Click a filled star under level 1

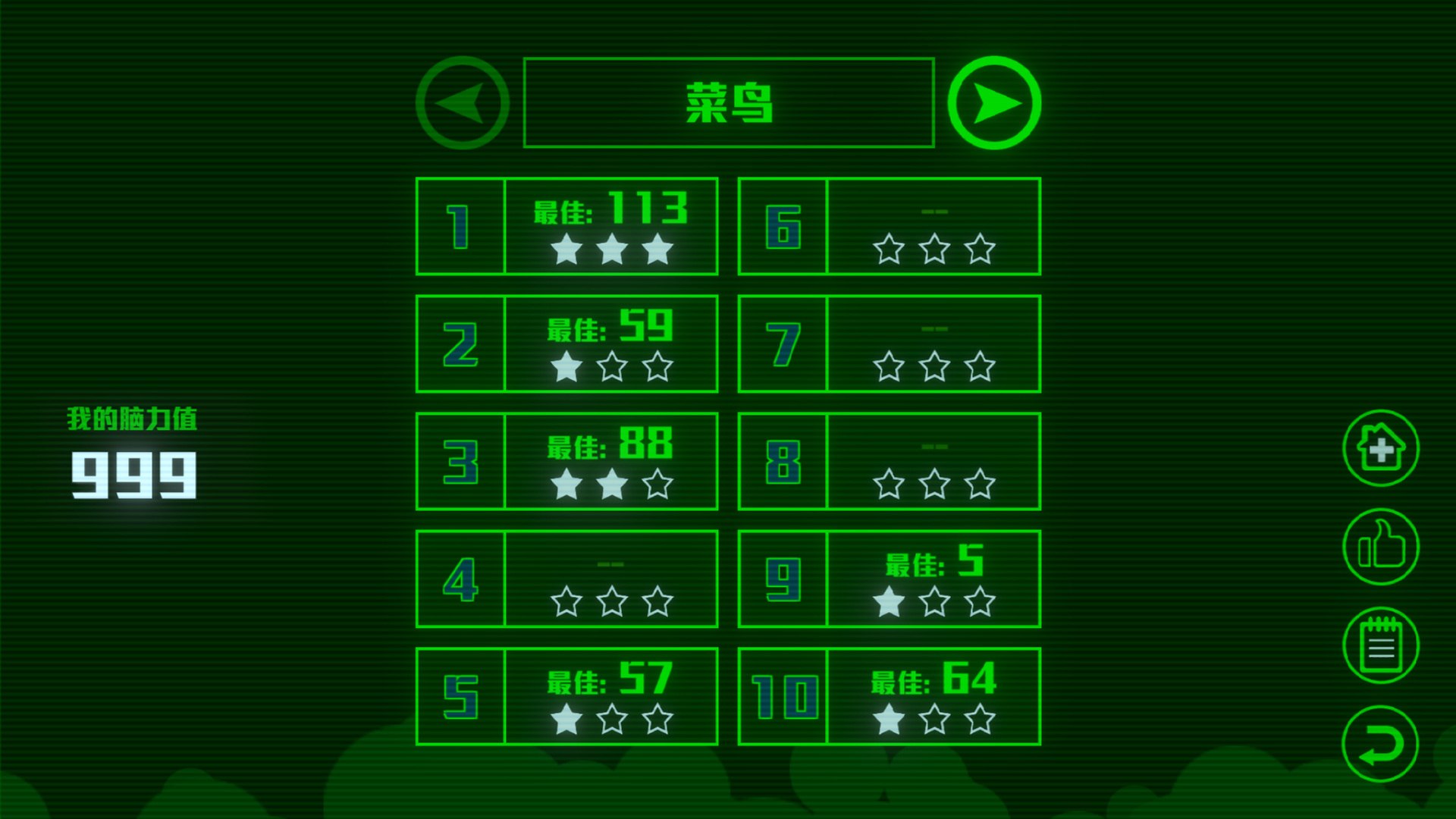pos(565,248)
